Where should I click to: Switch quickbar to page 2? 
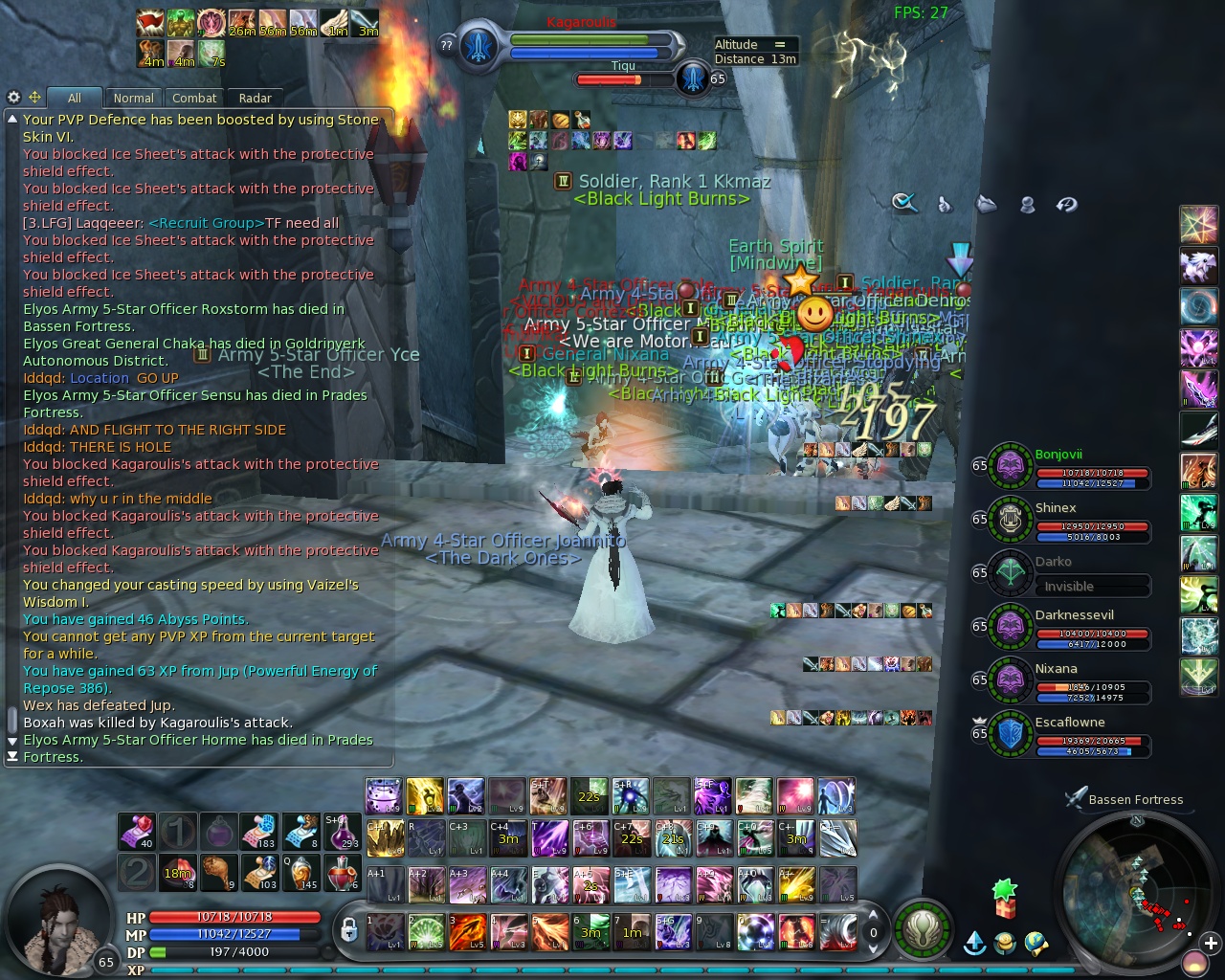pos(136,873)
